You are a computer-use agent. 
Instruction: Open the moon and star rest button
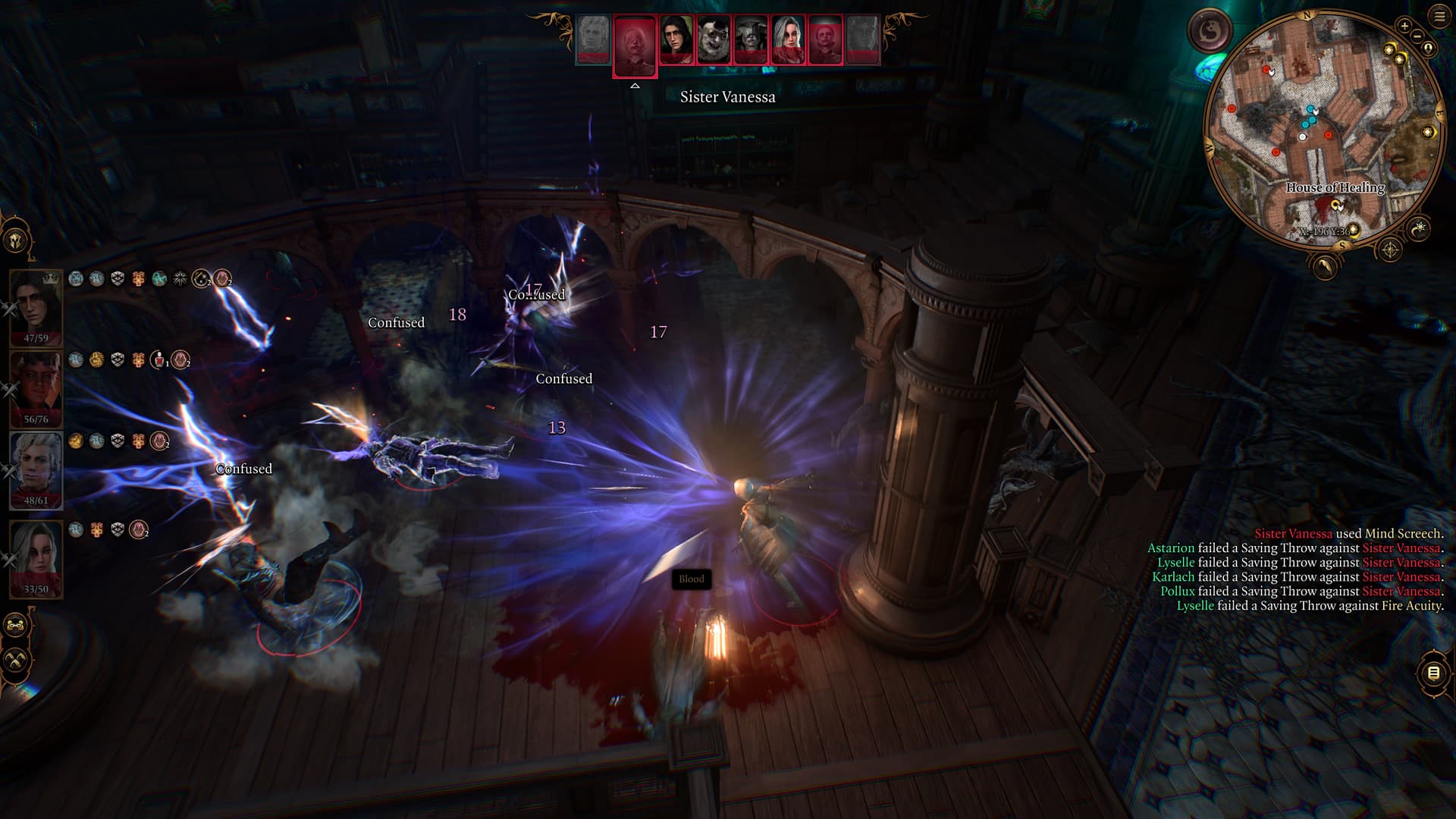[x=1419, y=227]
